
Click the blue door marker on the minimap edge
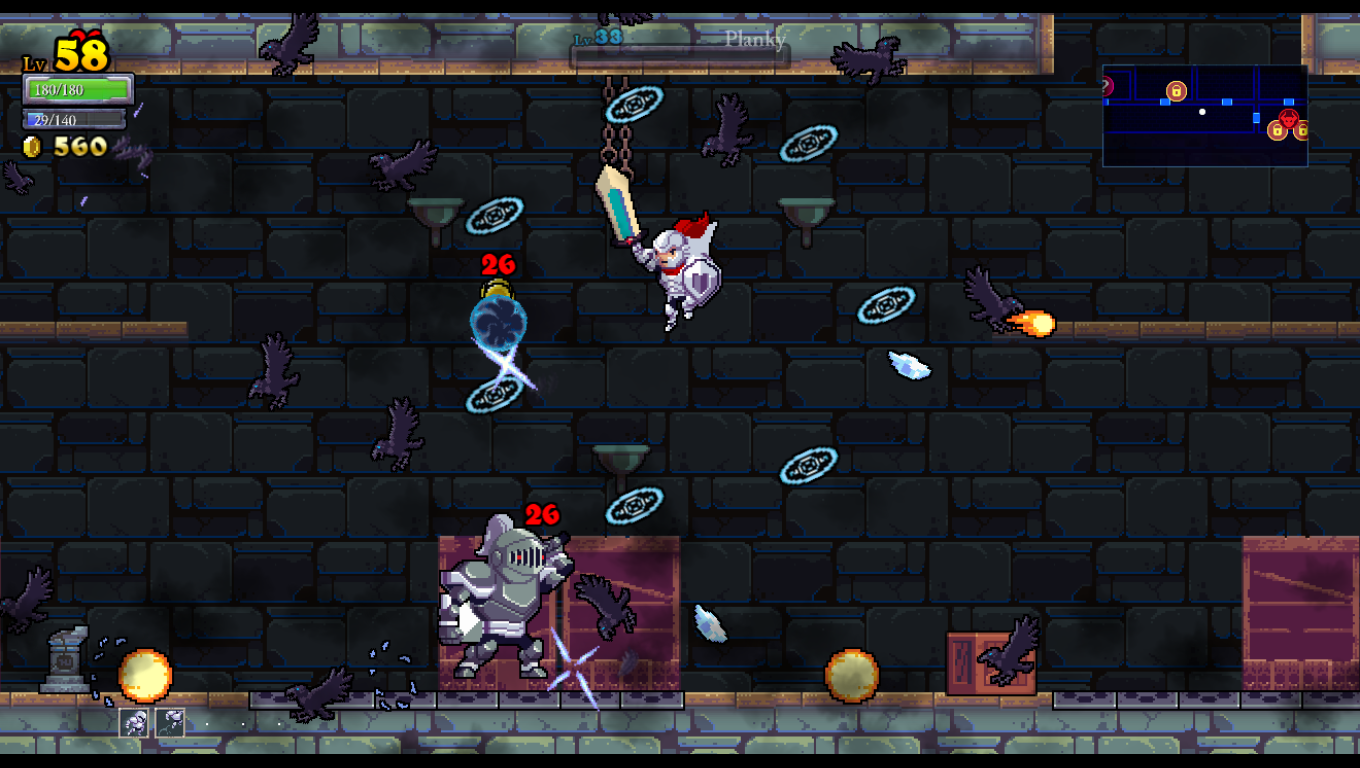coord(1105,102)
